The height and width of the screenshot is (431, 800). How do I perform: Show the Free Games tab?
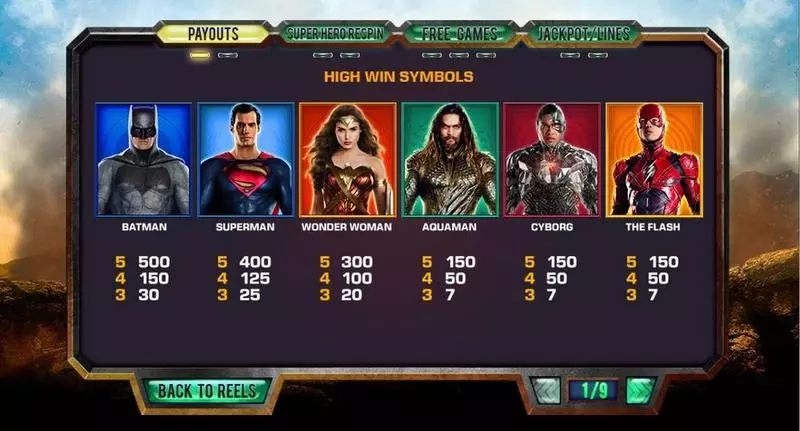[x=459, y=33]
